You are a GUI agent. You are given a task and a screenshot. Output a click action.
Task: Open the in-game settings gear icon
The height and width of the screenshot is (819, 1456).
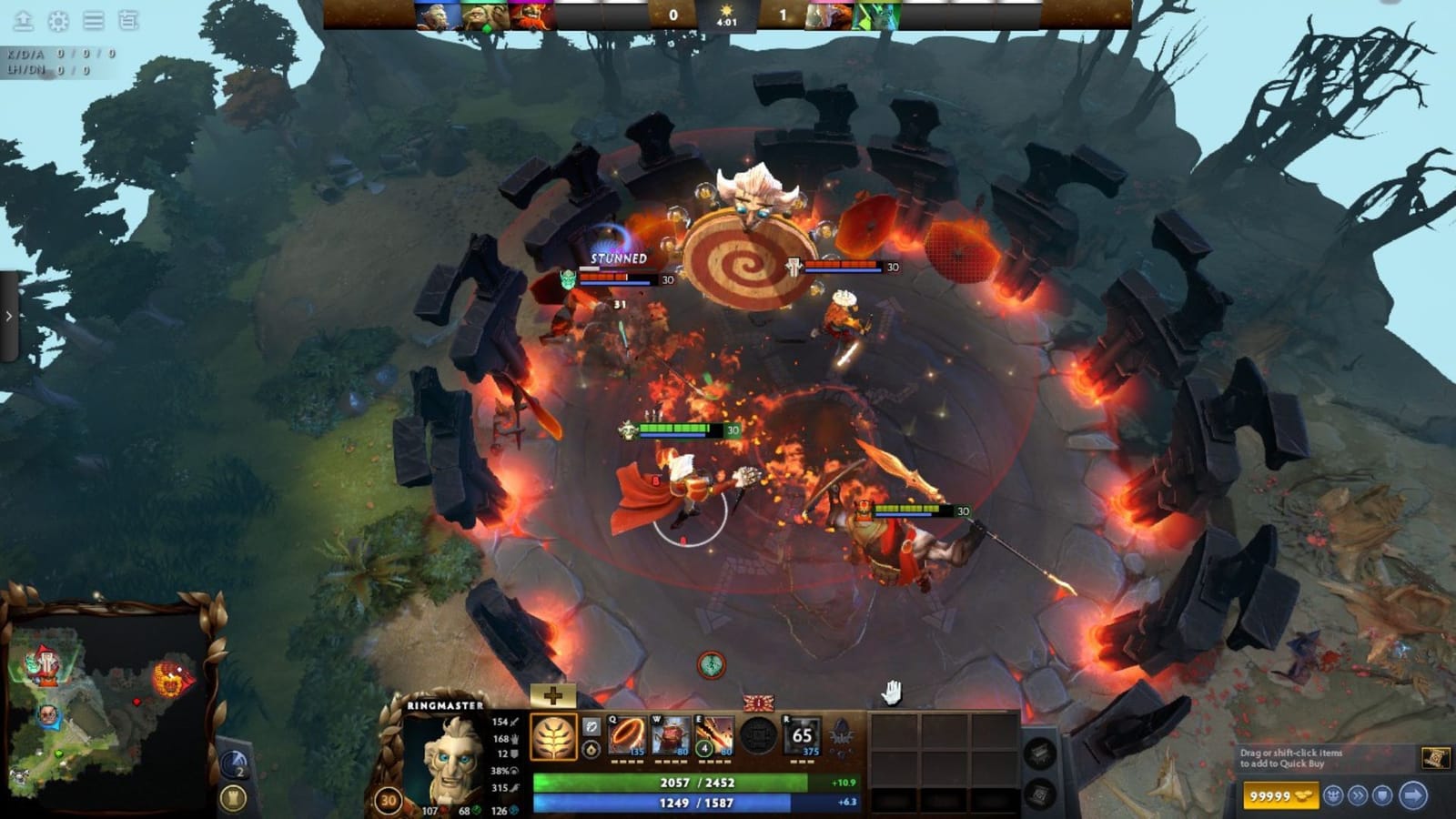pos(57,20)
